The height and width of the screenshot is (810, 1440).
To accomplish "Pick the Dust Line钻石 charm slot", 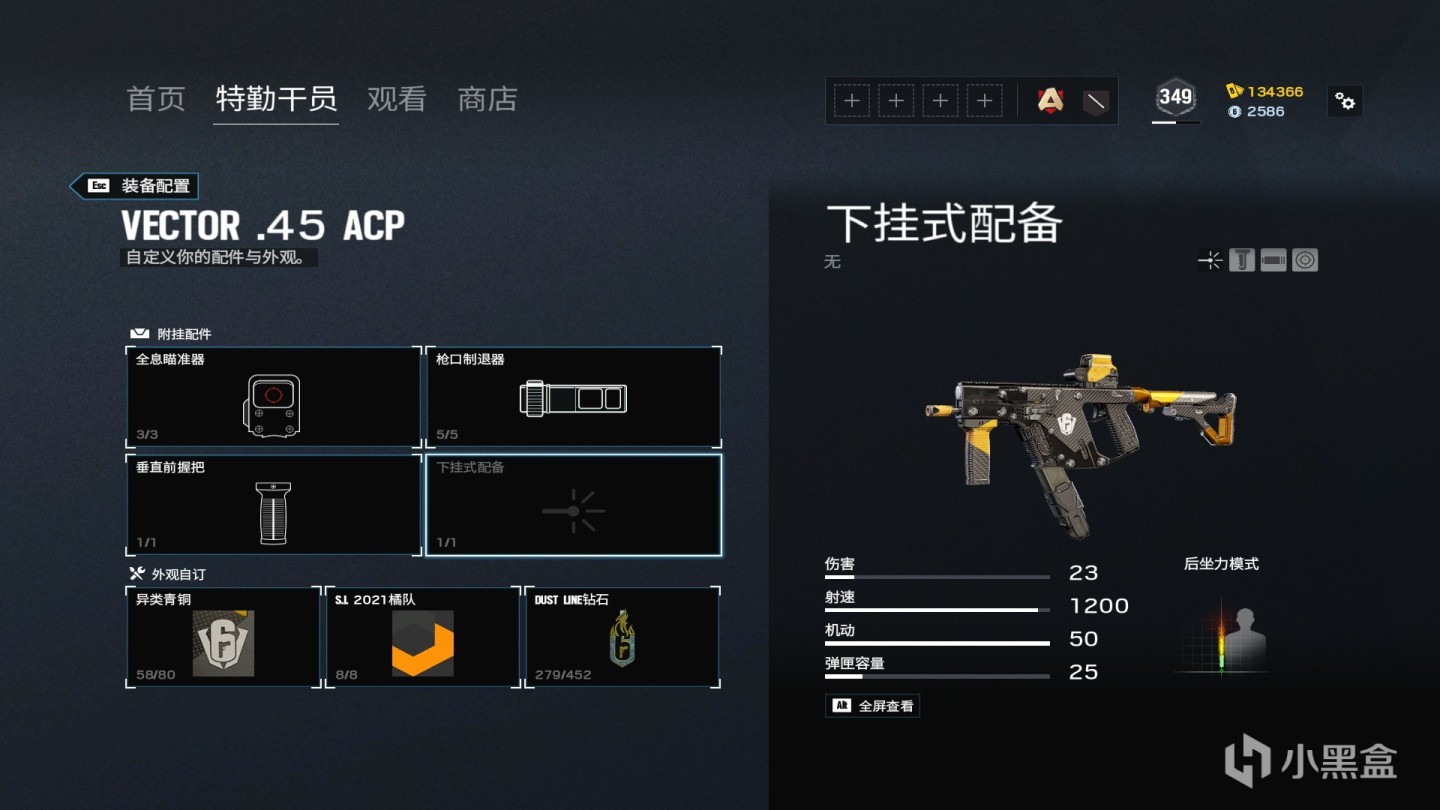I will pyautogui.click(x=622, y=637).
